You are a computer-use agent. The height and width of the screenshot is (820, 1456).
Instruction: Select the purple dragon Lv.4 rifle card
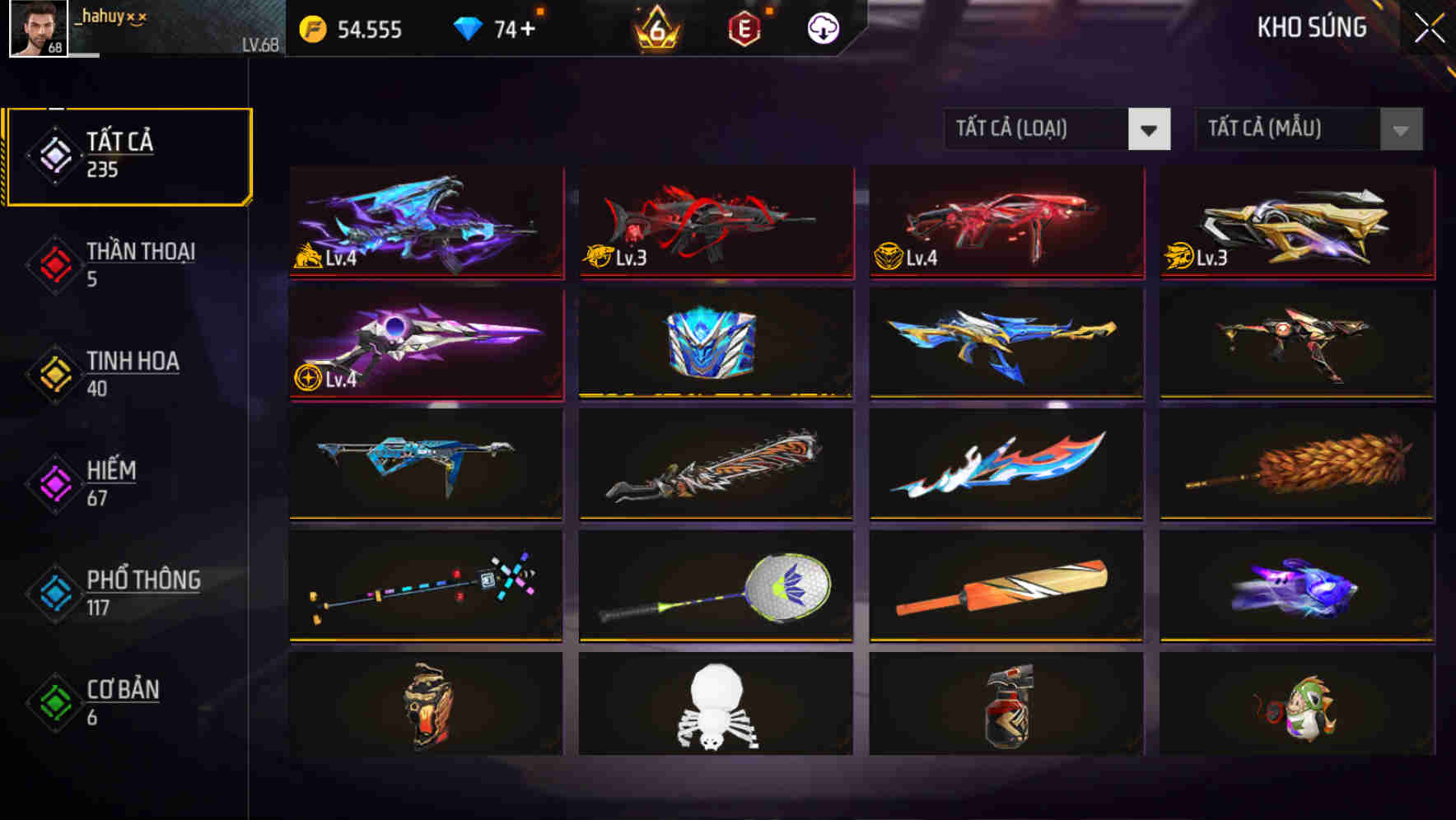(x=426, y=222)
